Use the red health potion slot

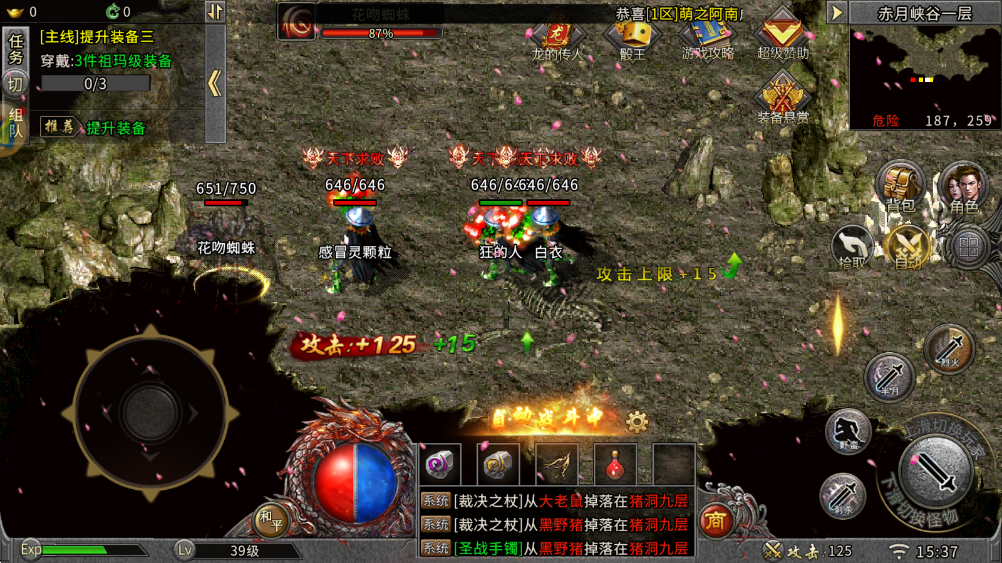(615, 464)
